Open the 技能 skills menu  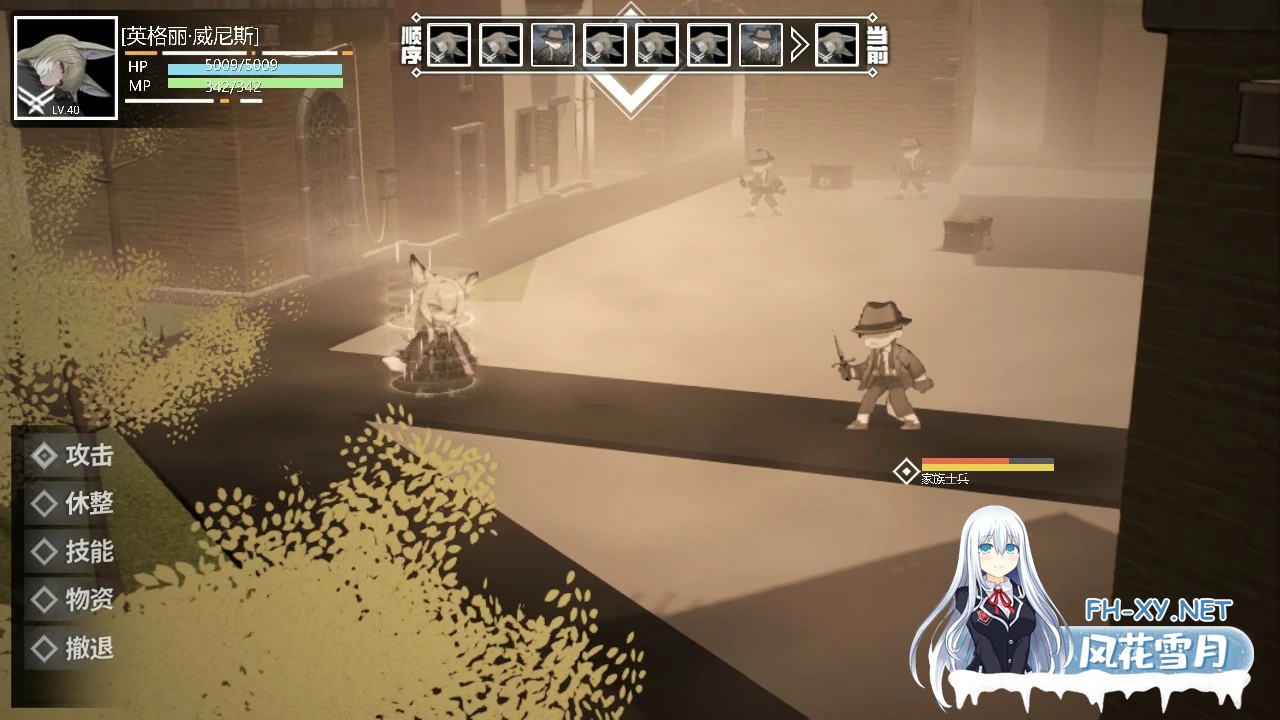74,551
